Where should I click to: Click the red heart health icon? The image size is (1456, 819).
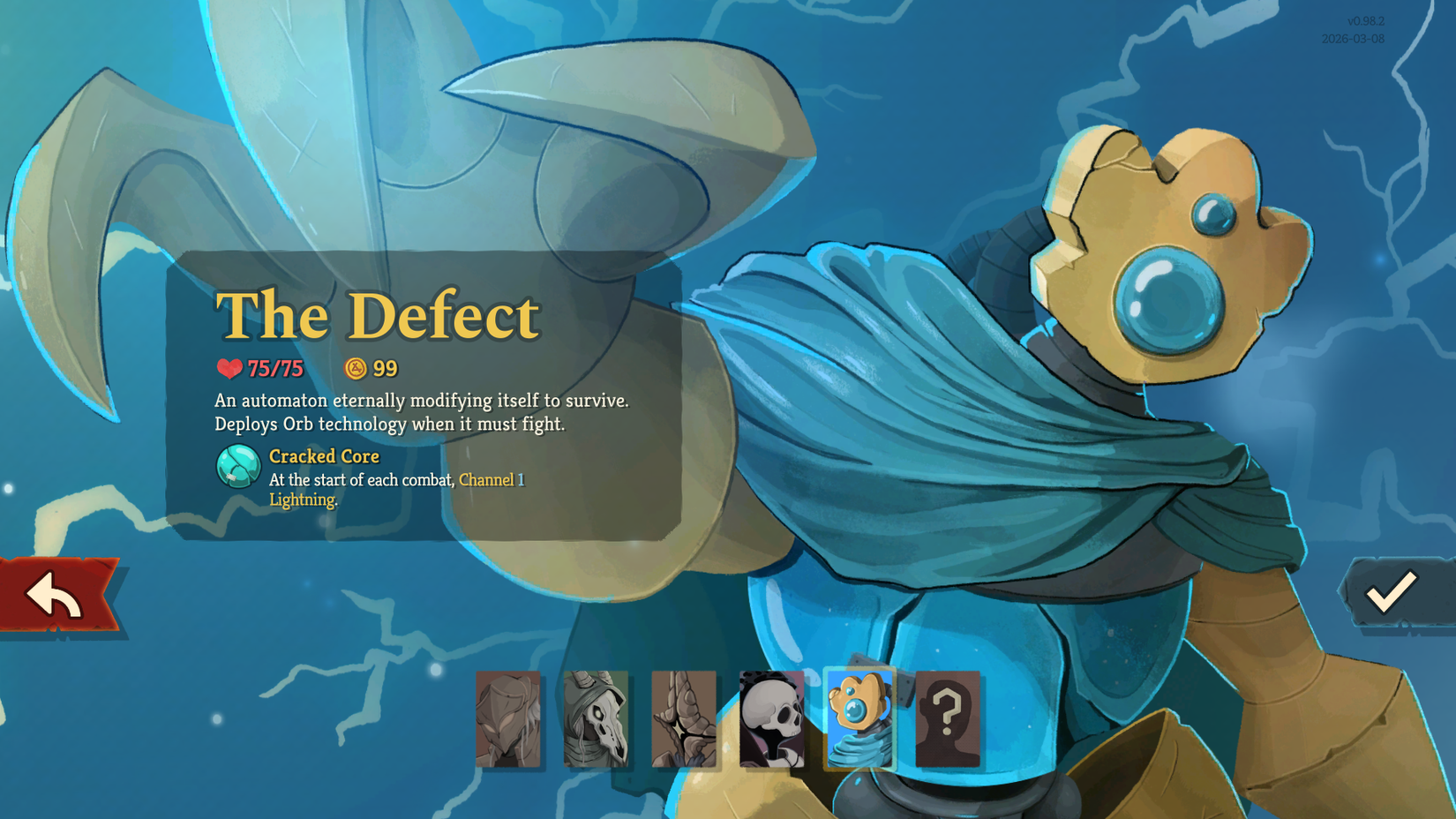pos(229,366)
